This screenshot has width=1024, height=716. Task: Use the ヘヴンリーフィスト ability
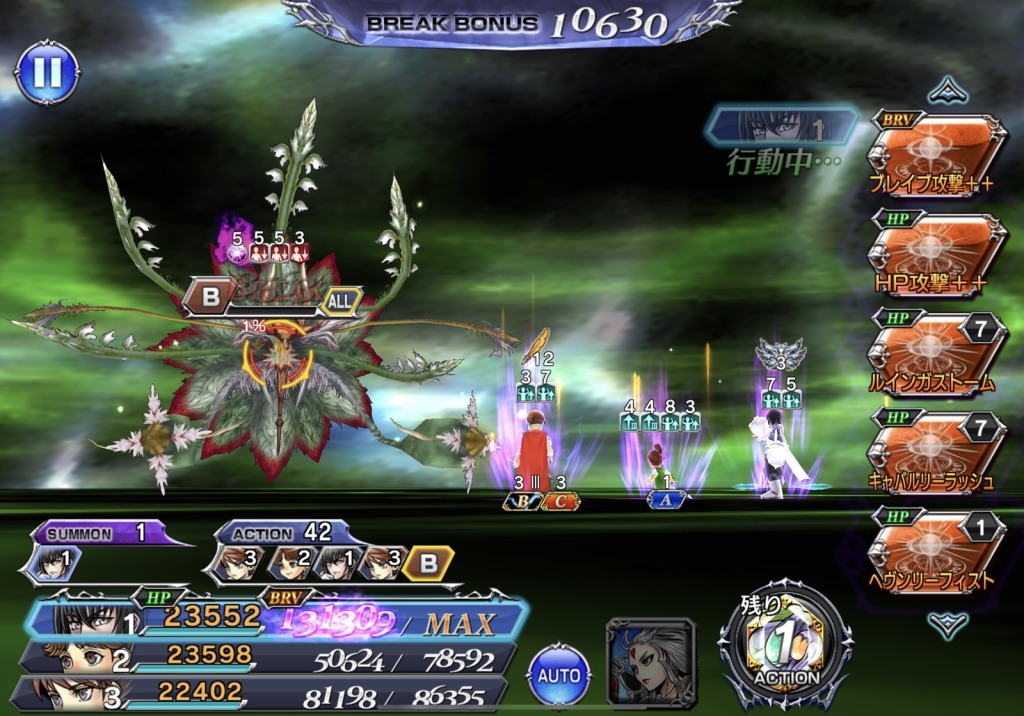(x=935, y=551)
